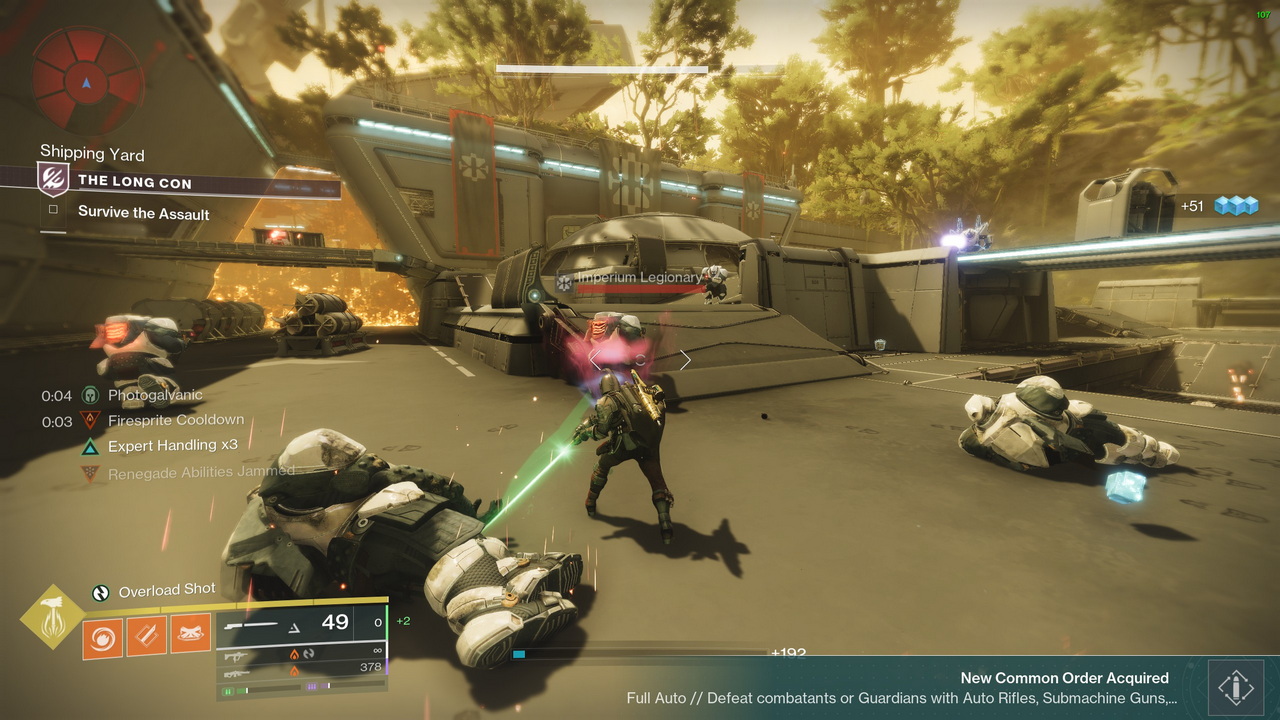
Task: Select the Photogalvanic helmet buff icon
Action: 91,395
